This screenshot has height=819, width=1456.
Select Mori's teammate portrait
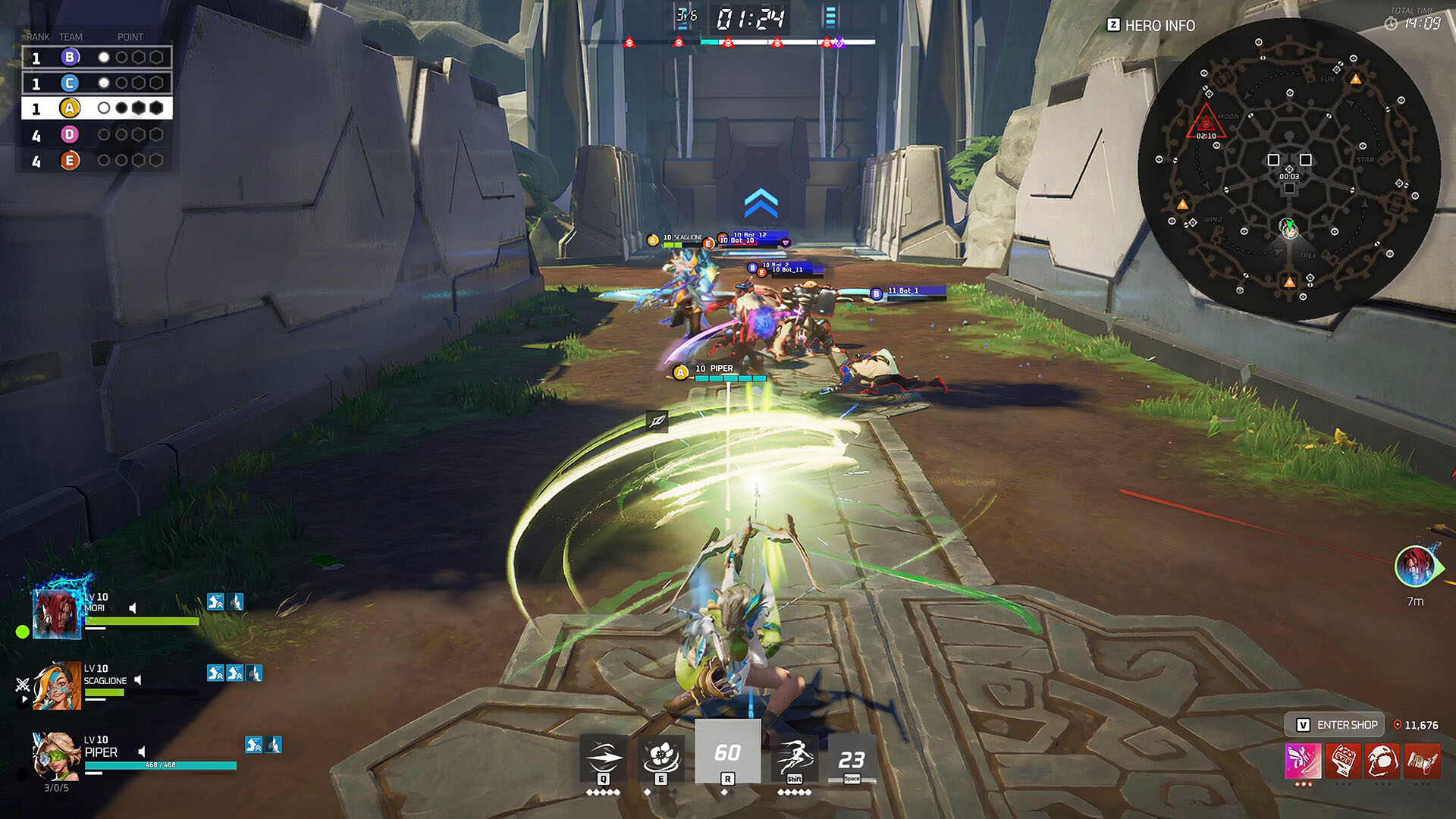pos(57,613)
